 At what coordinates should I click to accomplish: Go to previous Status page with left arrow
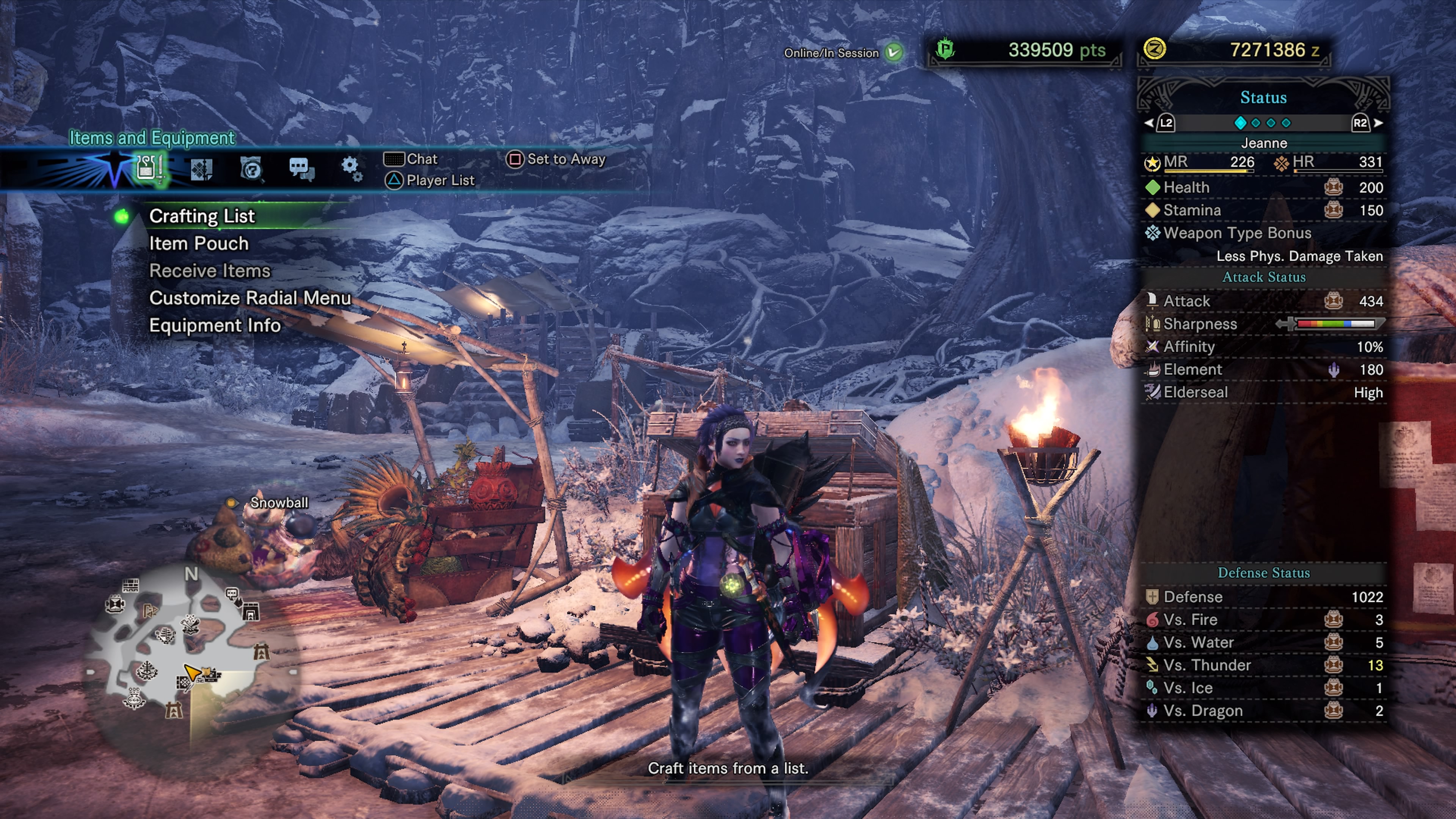(x=1149, y=122)
